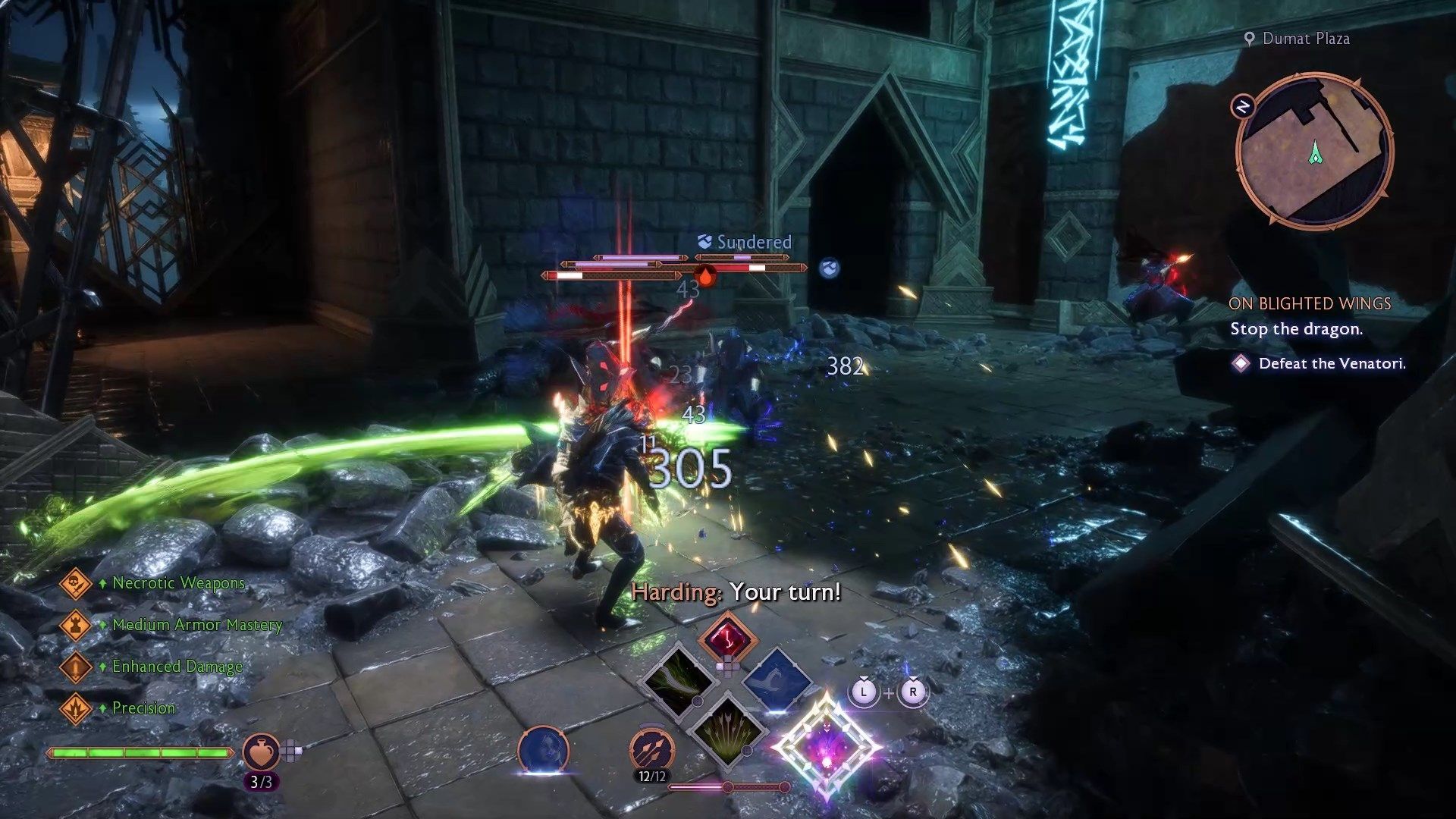Select the Enhanced Damage buff icon

[75, 667]
